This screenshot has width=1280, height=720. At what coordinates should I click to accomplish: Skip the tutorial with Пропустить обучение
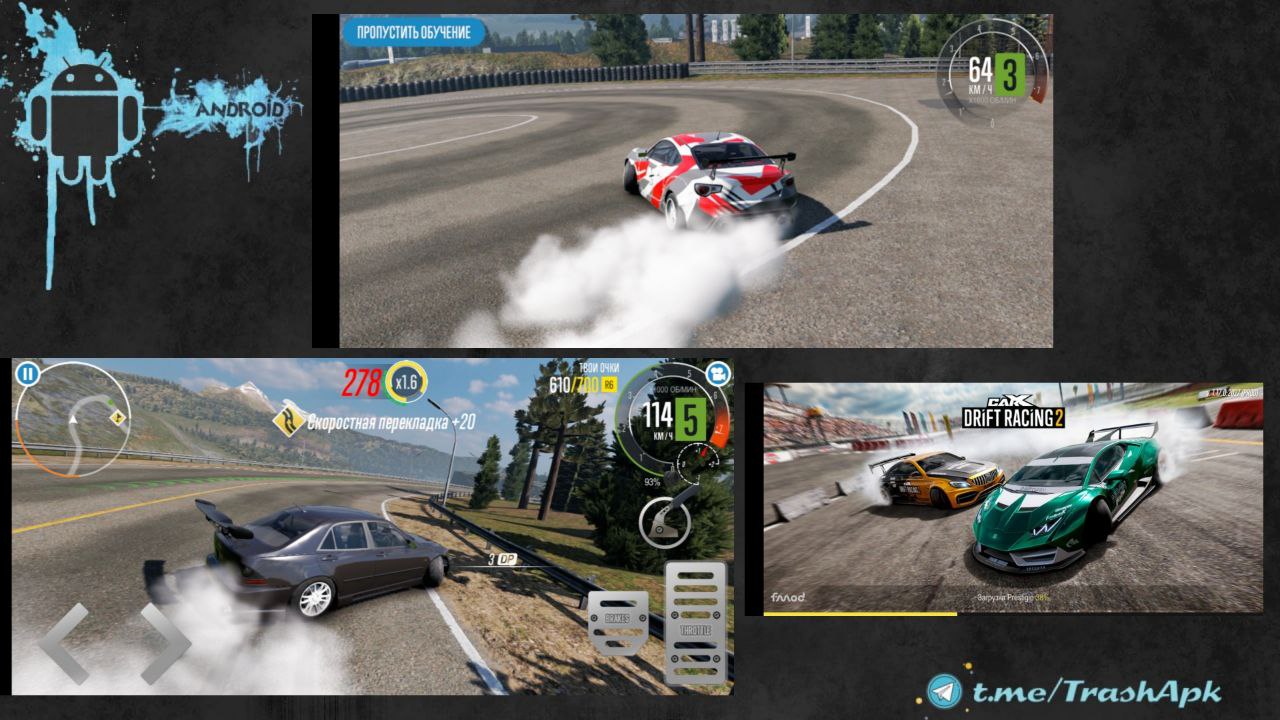tap(413, 32)
